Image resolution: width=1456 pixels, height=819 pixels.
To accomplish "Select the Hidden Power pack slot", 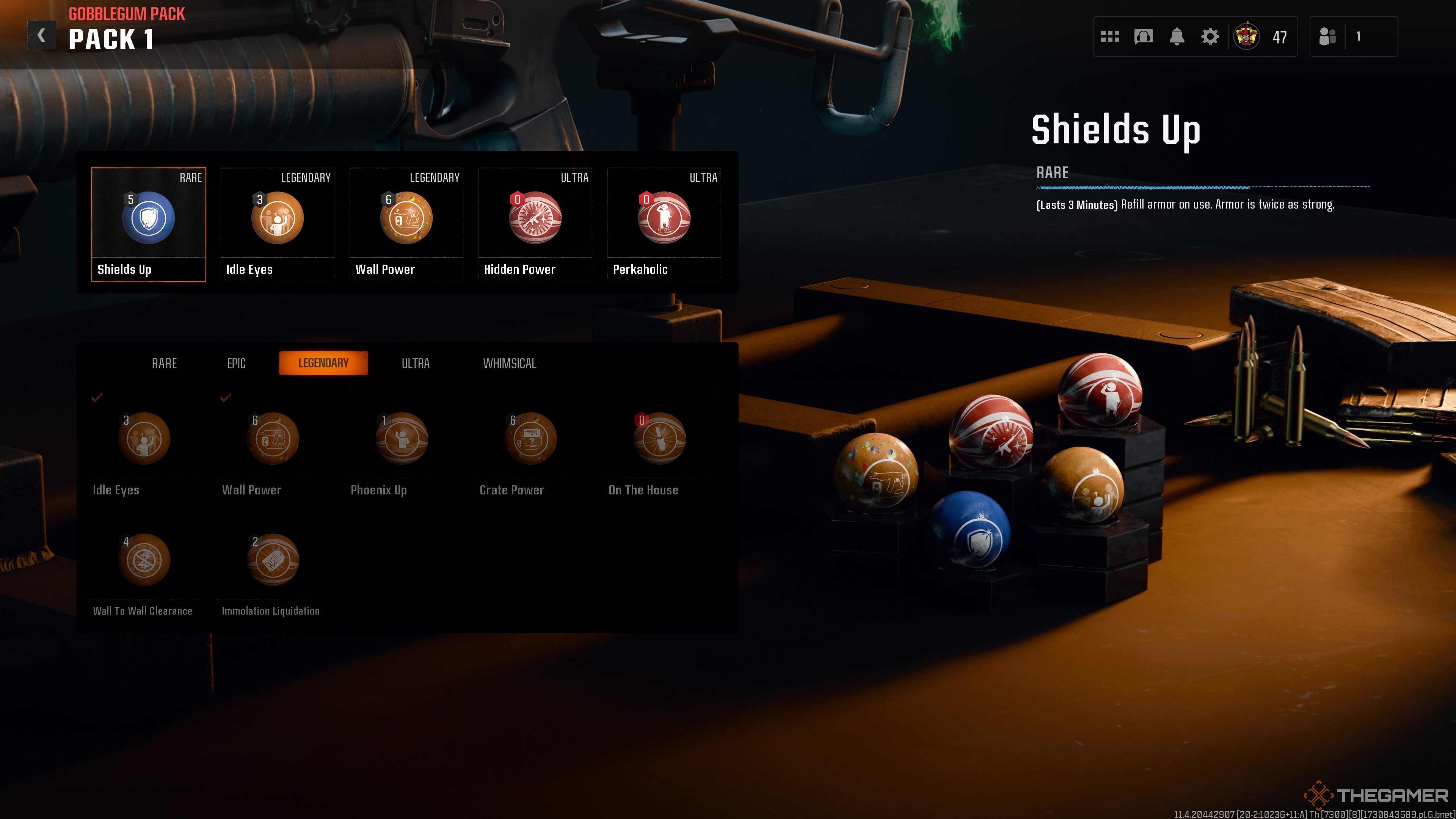I will [535, 224].
